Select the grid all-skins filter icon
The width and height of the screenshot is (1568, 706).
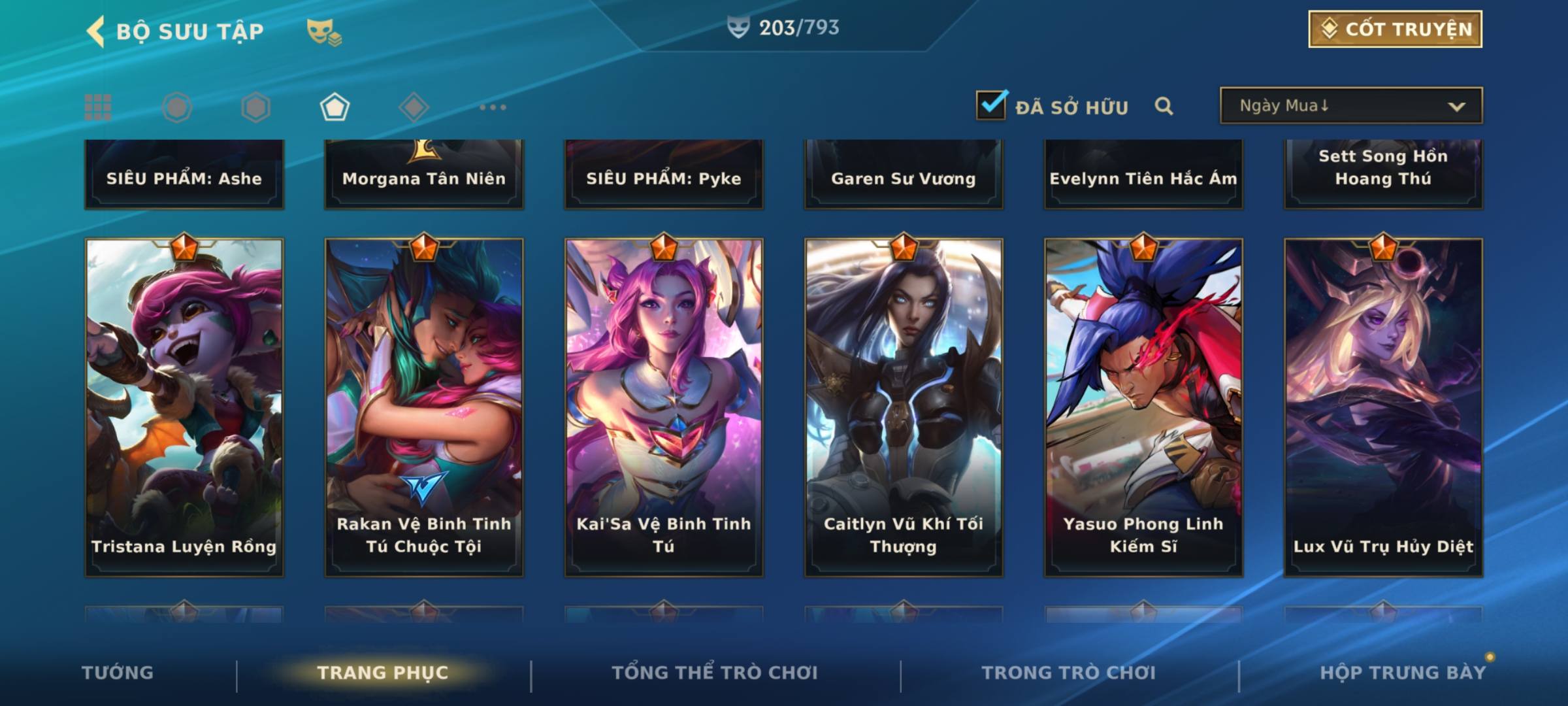[98, 107]
